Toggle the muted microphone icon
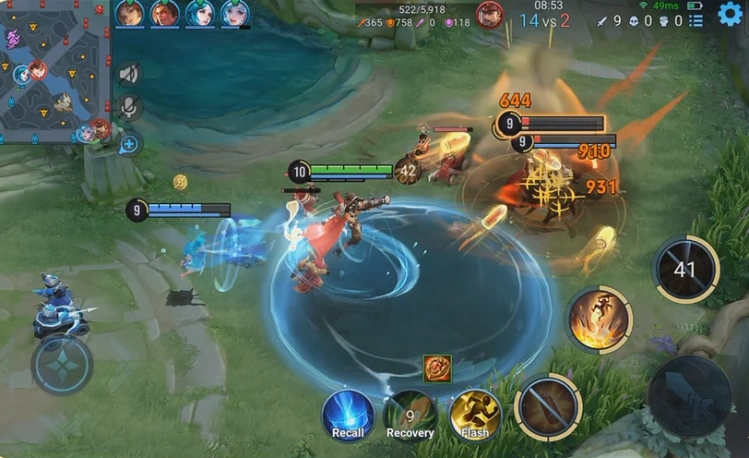749x458 pixels. [x=129, y=108]
